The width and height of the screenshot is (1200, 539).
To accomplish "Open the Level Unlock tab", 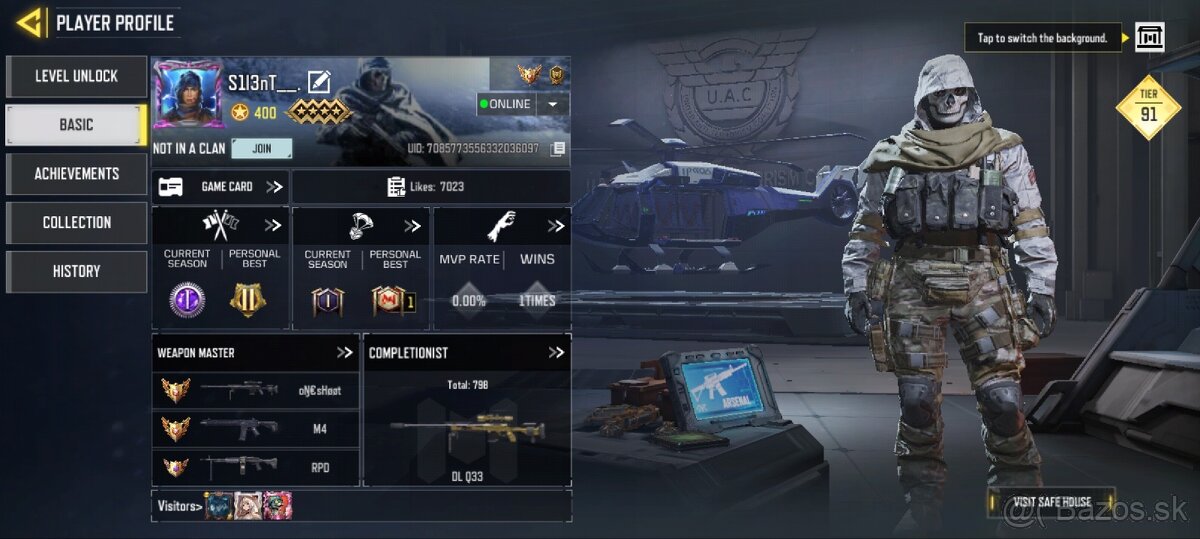I will point(76,76).
